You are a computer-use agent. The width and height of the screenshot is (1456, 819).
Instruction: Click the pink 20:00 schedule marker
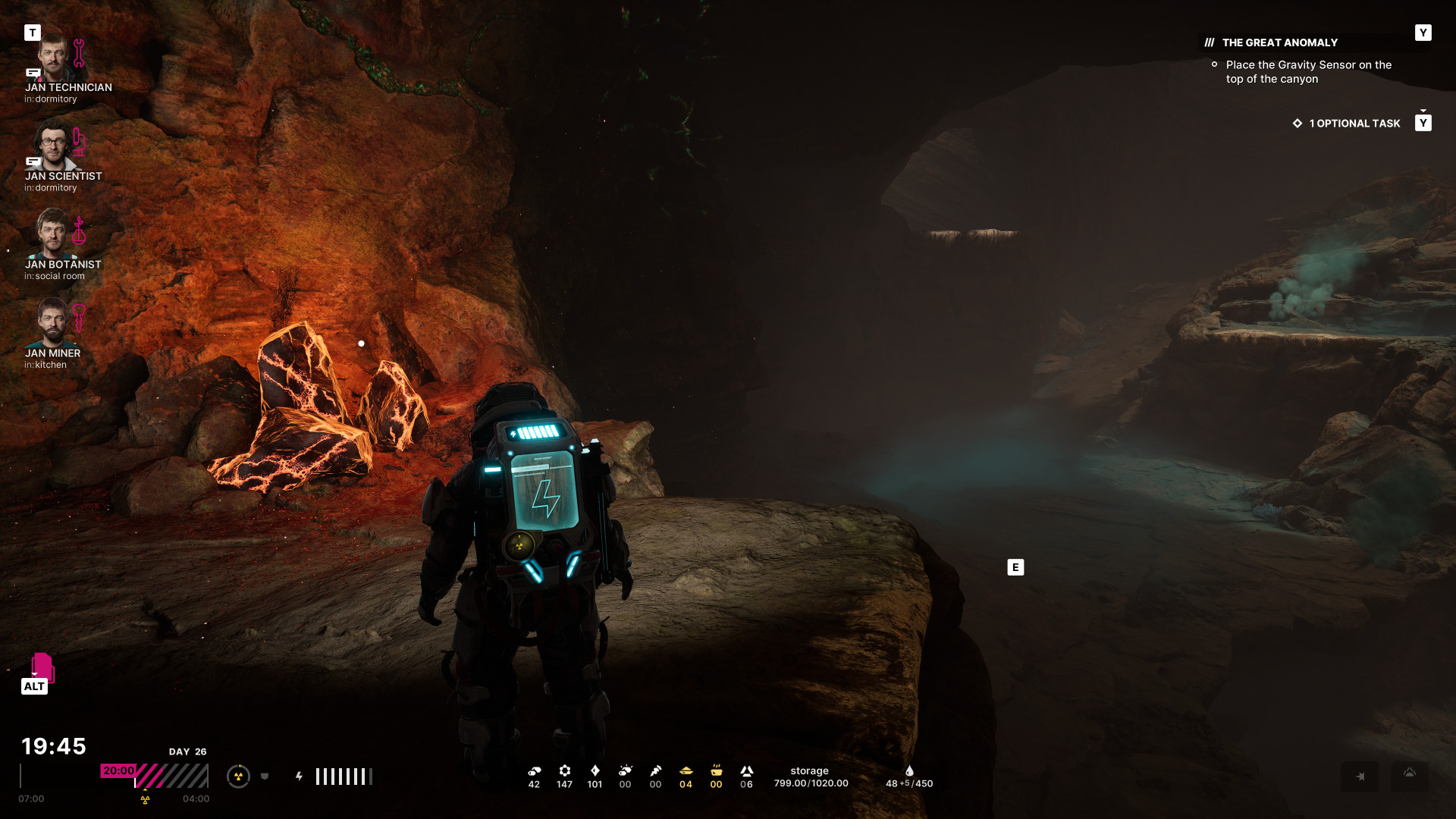(118, 770)
